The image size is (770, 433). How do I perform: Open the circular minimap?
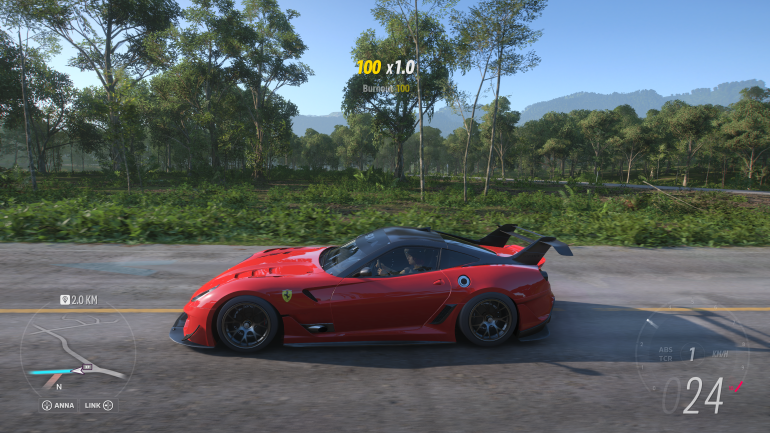tap(77, 350)
